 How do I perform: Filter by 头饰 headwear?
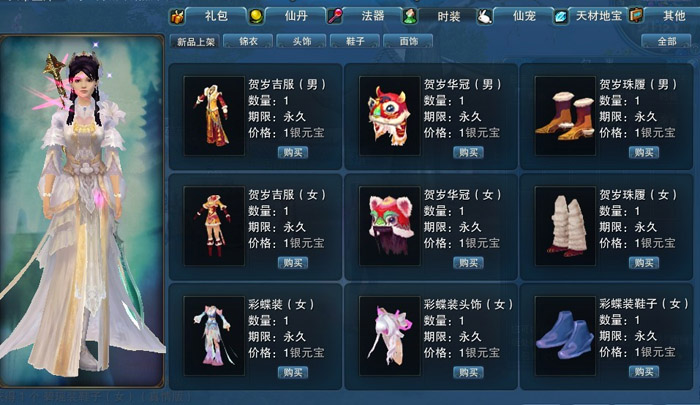coord(302,42)
